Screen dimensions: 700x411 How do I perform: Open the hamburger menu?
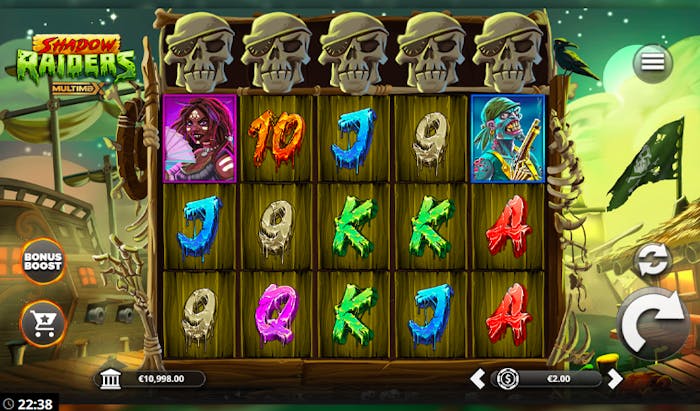click(x=652, y=62)
